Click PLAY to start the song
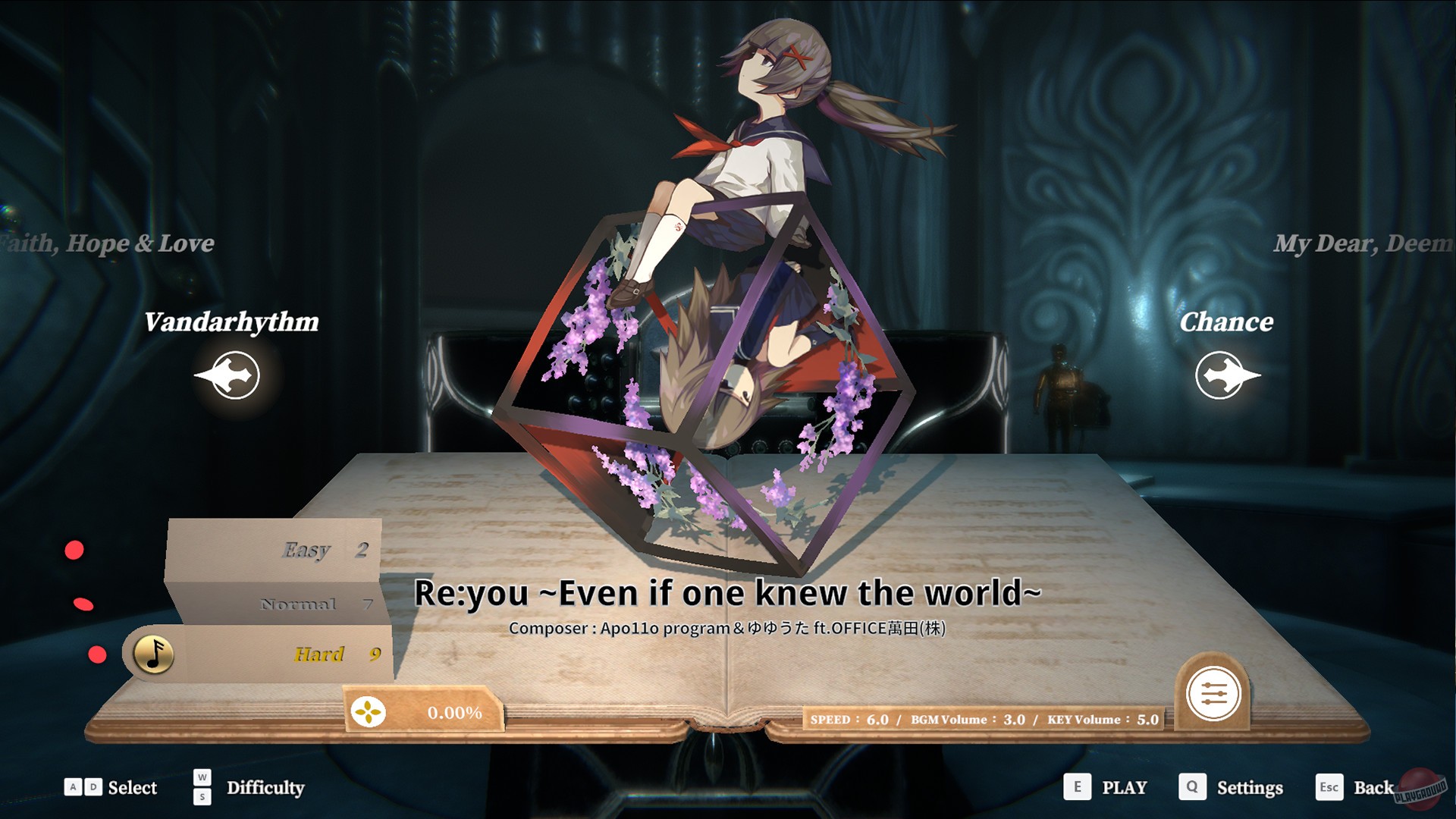This screenshot has height=819, width=1456. (1125, 787)
